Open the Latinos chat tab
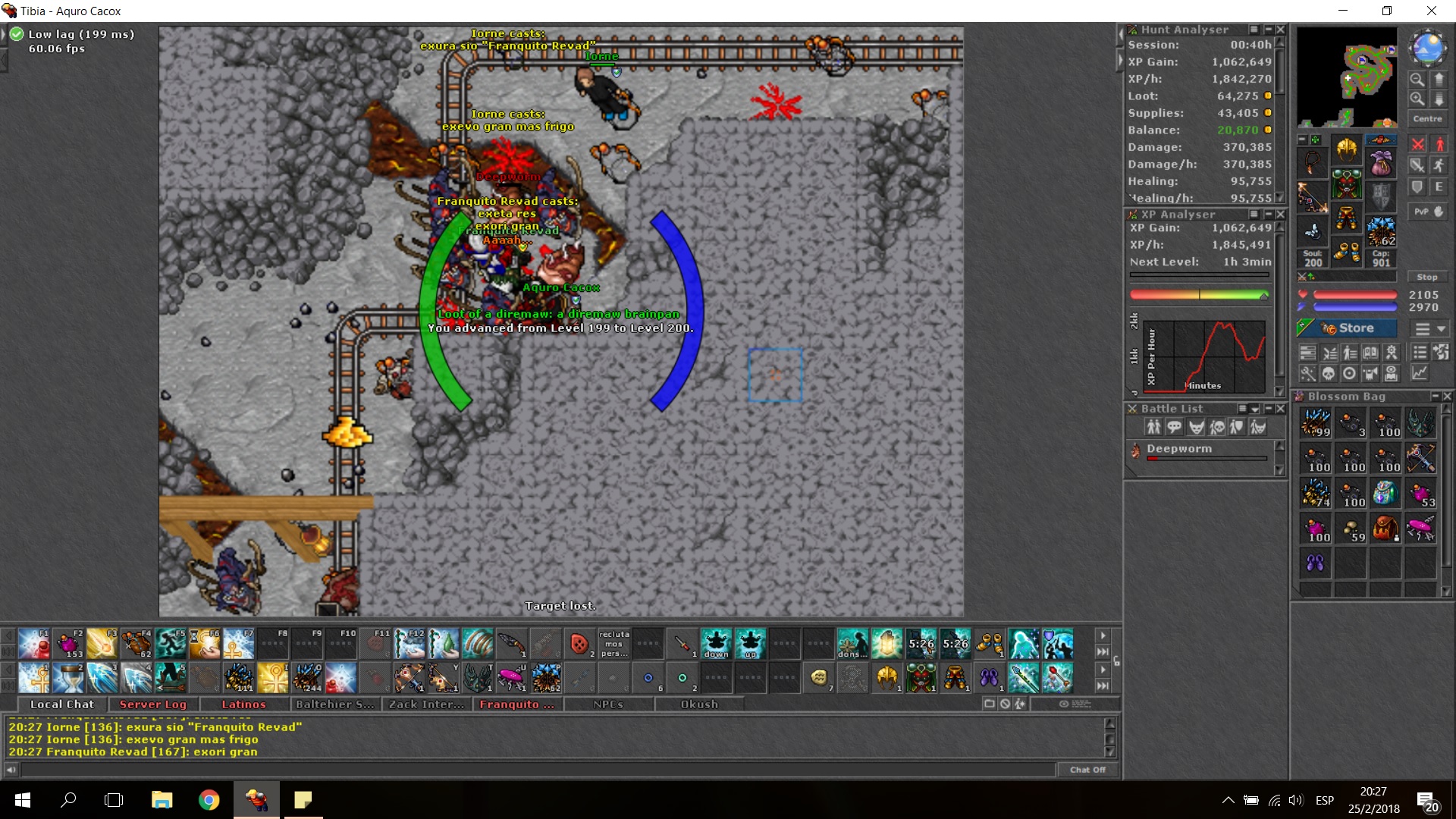1456x819 pixels. coord(243,704)
